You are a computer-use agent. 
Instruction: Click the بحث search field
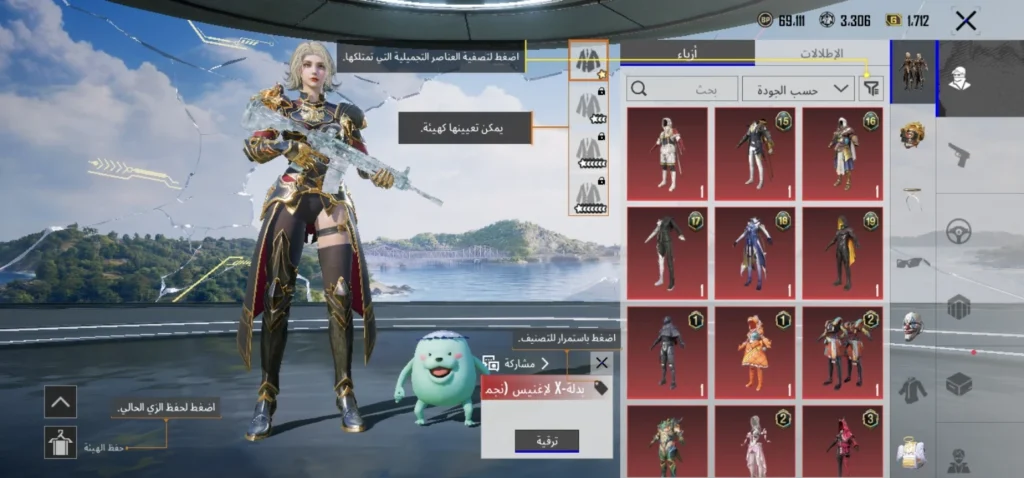(x=681, y=89)
